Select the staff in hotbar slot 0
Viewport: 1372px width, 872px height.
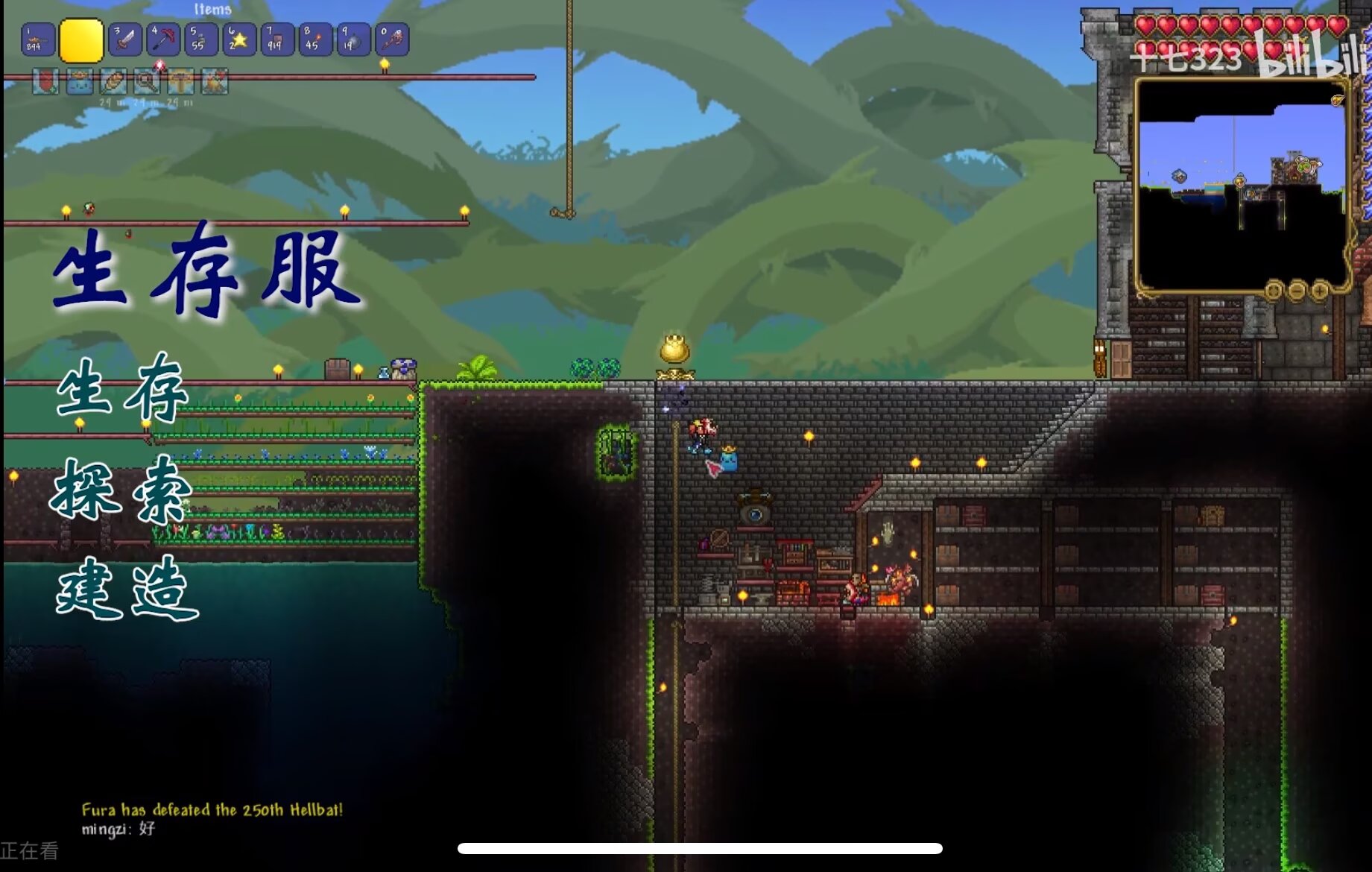pyautogui.click(x=392, y=40)
